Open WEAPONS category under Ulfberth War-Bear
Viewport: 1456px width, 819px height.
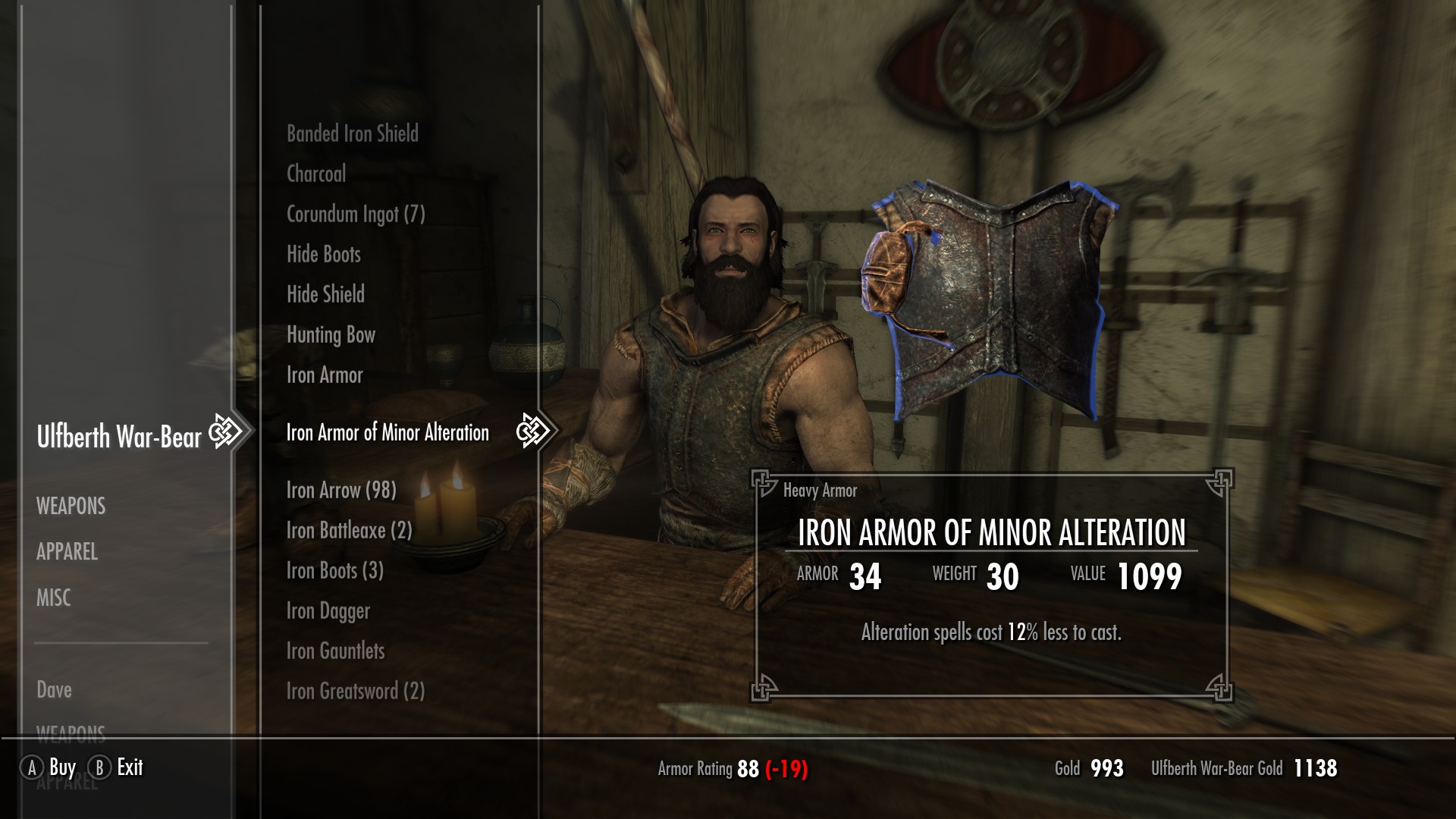(x=71, y=506)
